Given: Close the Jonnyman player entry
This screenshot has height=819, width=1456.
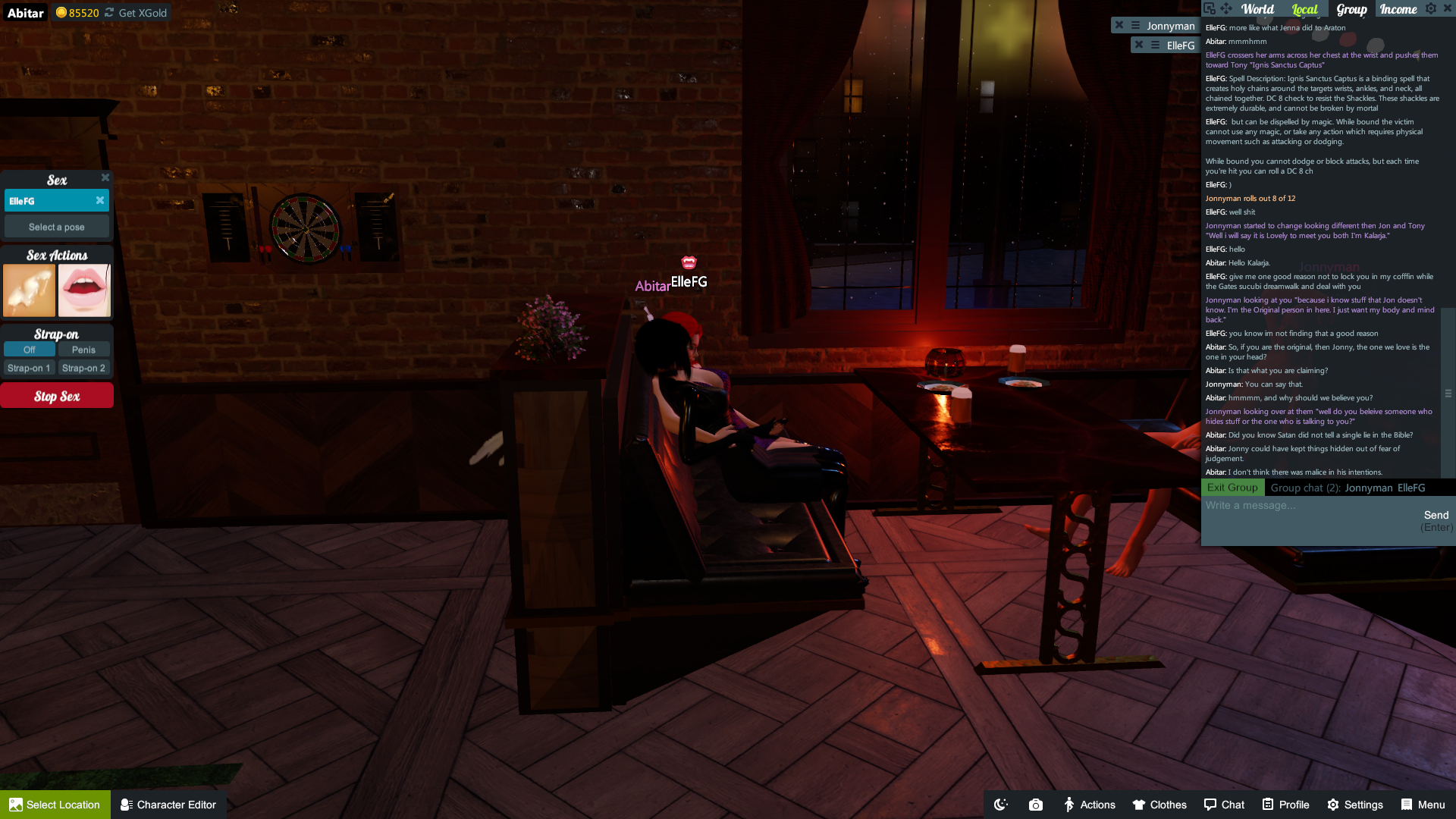Looking at the screenshot, I should [x=1119, y=25].
